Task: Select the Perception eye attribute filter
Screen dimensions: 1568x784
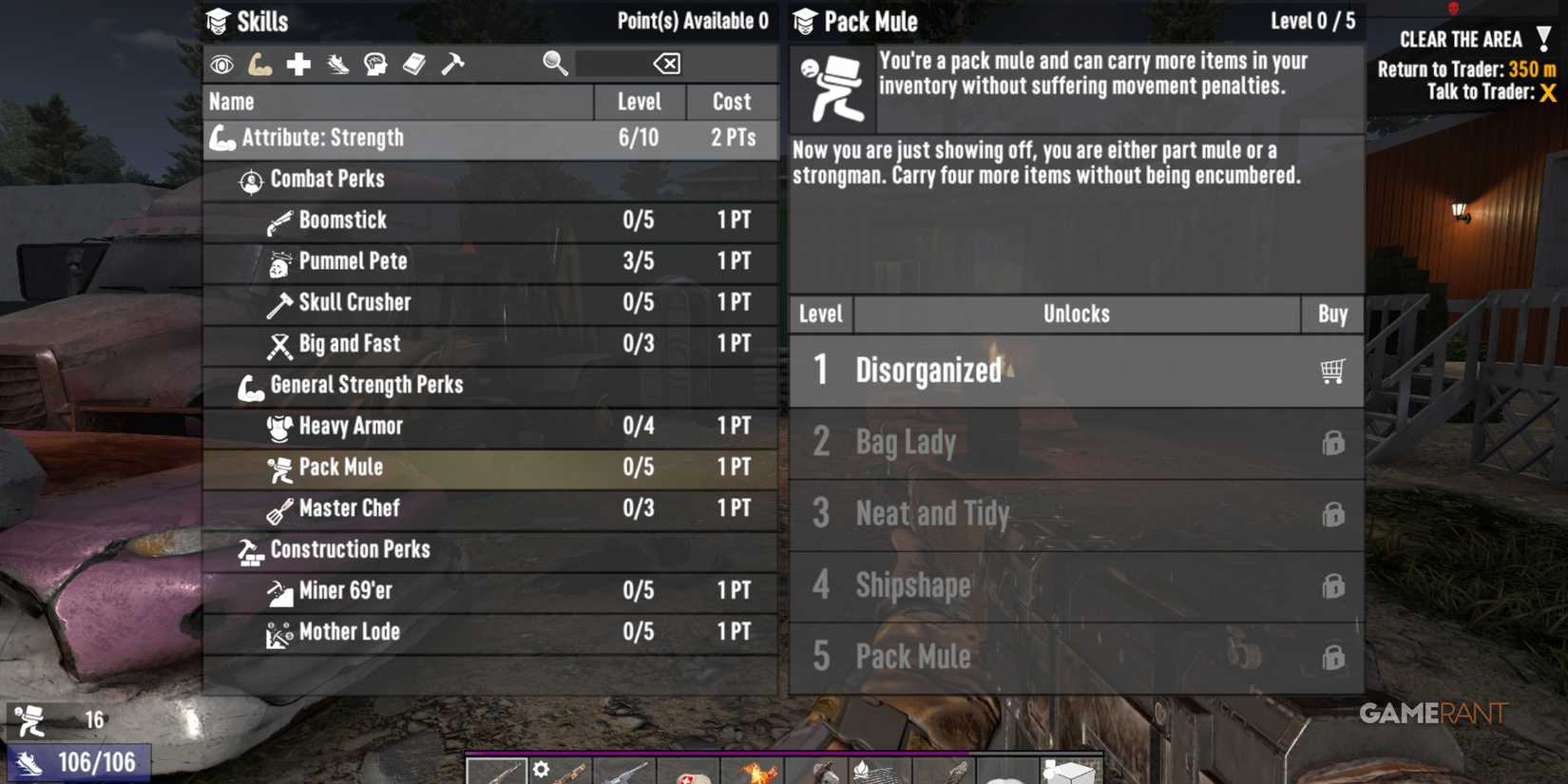Action: [221, 63]
